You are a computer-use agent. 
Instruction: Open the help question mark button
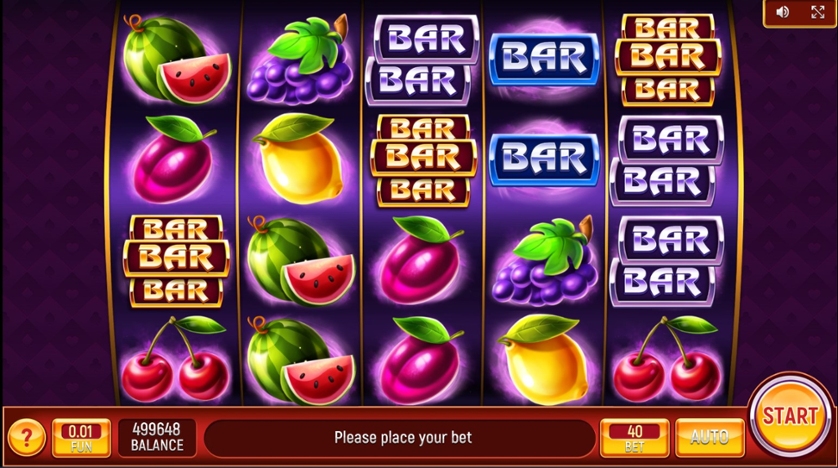(26, 437)
